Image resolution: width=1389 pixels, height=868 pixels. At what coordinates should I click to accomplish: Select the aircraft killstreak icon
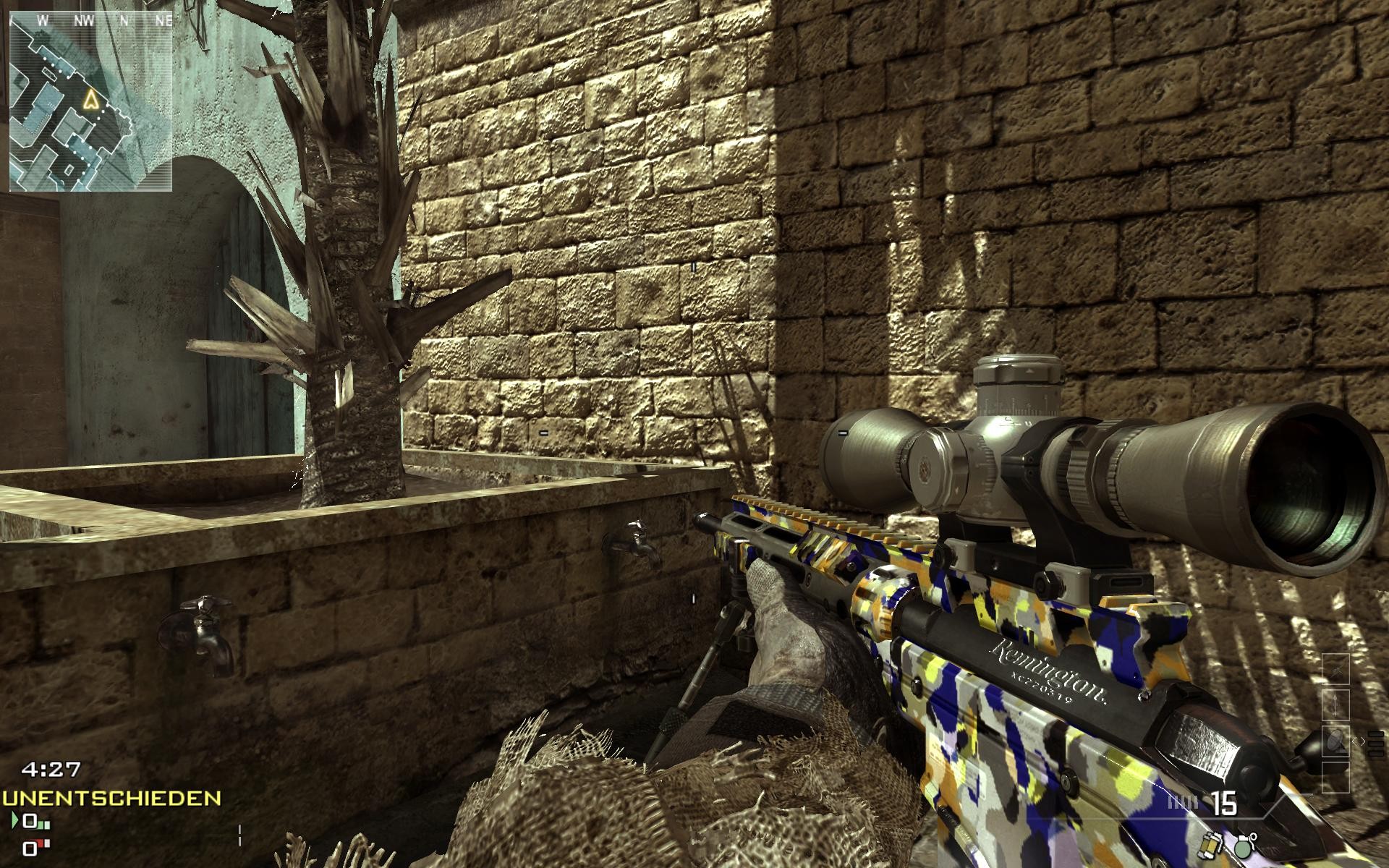[x=1336, y=668]
